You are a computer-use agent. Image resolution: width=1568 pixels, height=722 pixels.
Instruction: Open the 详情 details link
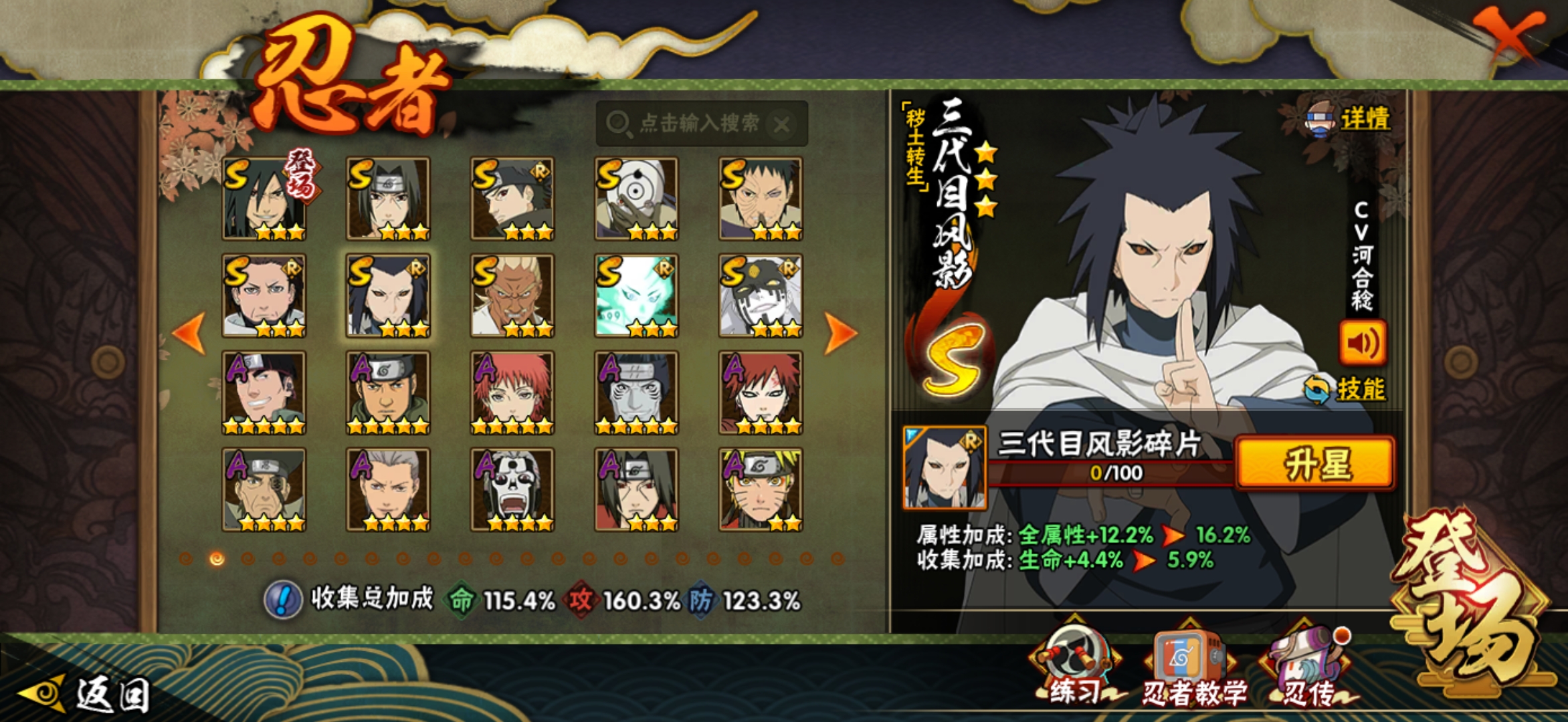(1349, 120)
